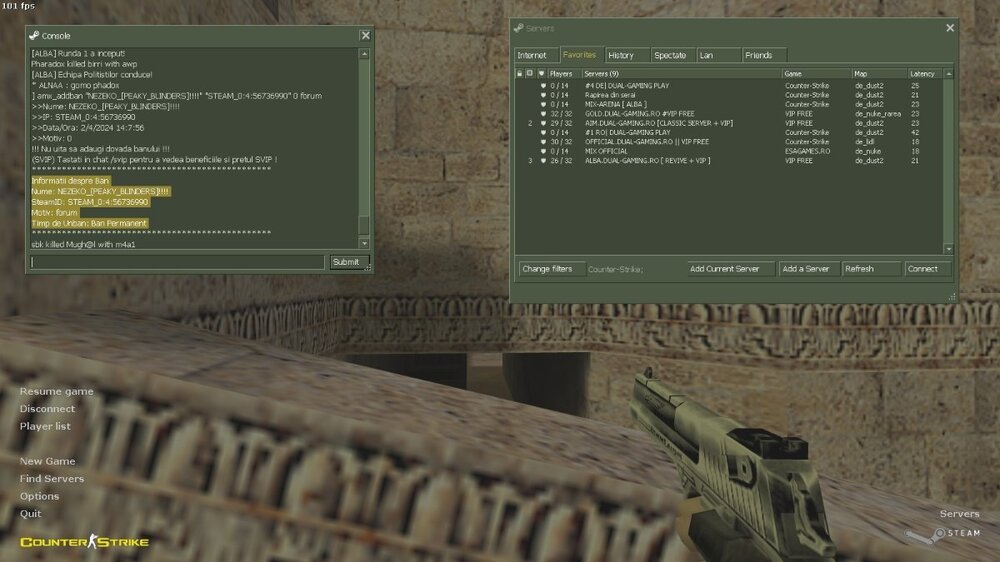
Task: Click the Add Current Server button
Action: (x=731, y=268)
